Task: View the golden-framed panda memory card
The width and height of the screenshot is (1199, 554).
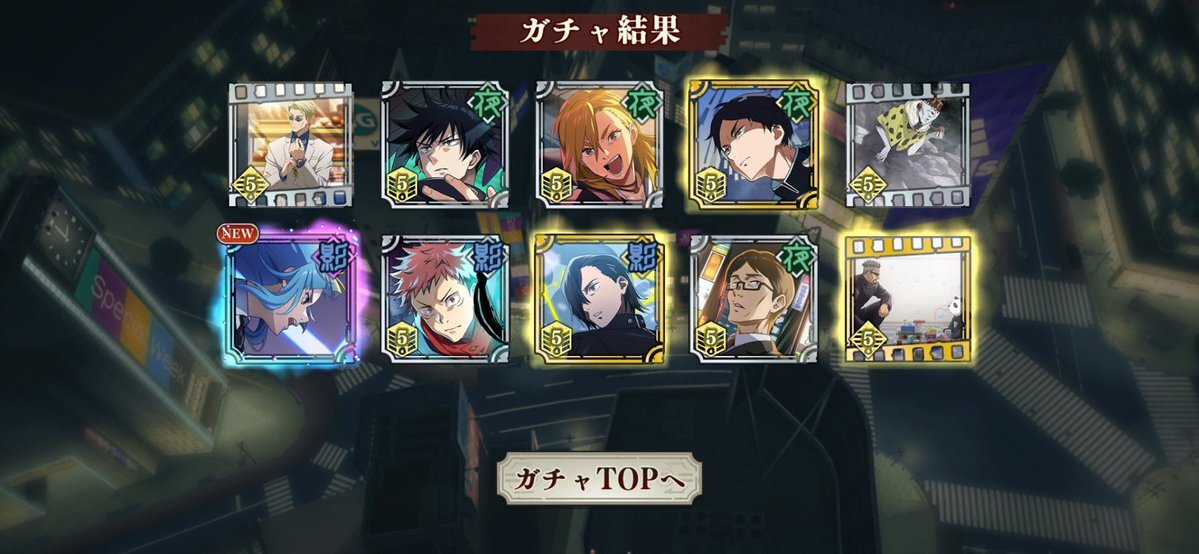Action: click(x=907, y=298)
